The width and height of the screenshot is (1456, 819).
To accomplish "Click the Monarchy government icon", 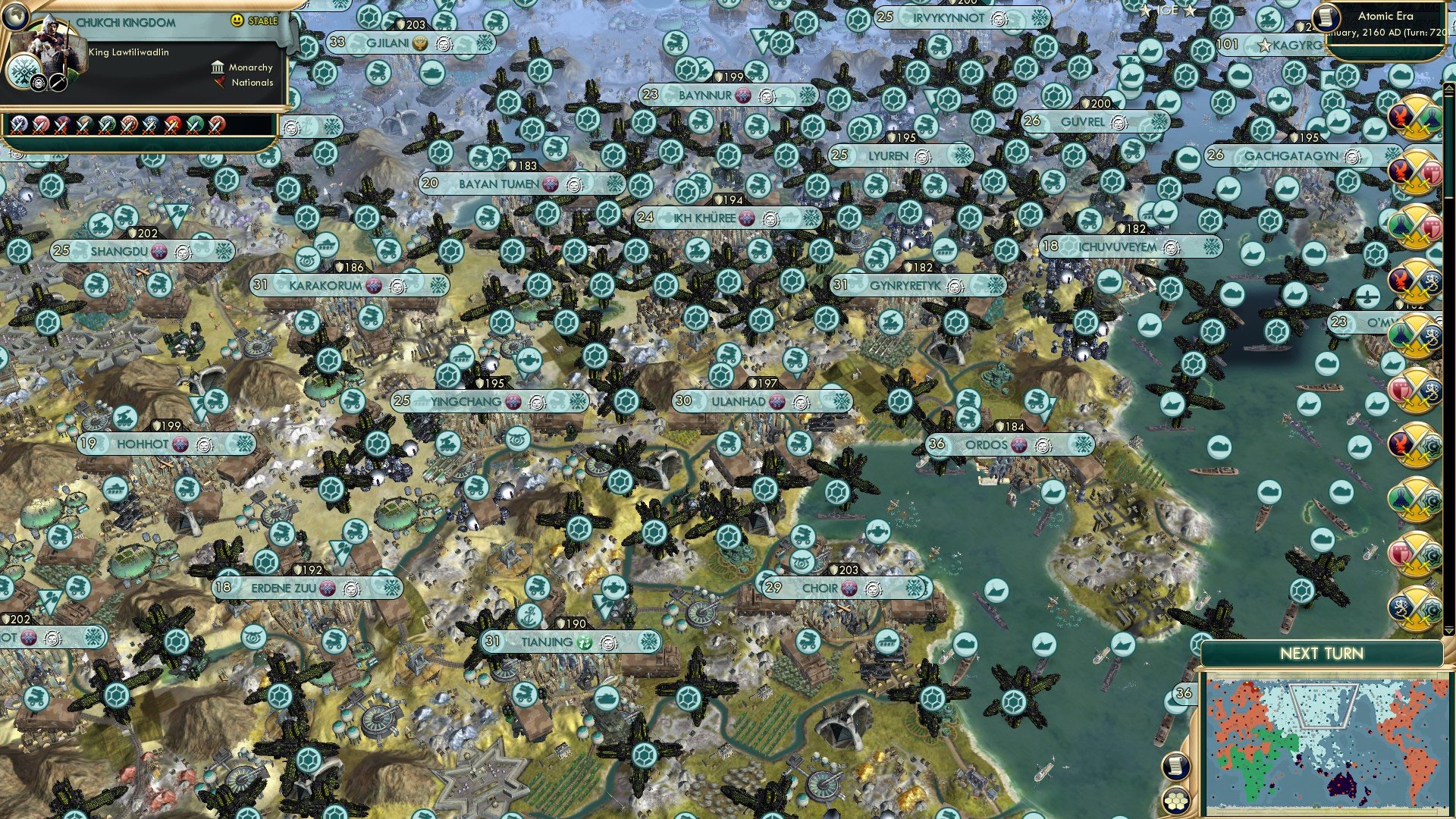I will point(218,68).
